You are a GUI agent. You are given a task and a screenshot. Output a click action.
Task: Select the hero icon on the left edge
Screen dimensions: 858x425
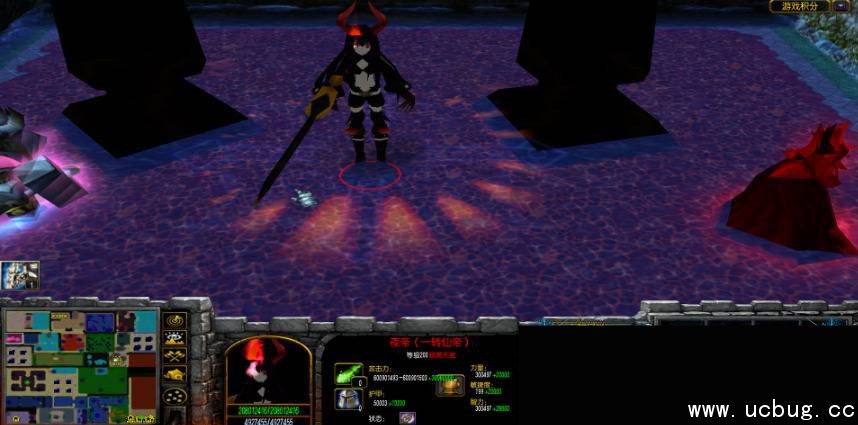point(19,275)
